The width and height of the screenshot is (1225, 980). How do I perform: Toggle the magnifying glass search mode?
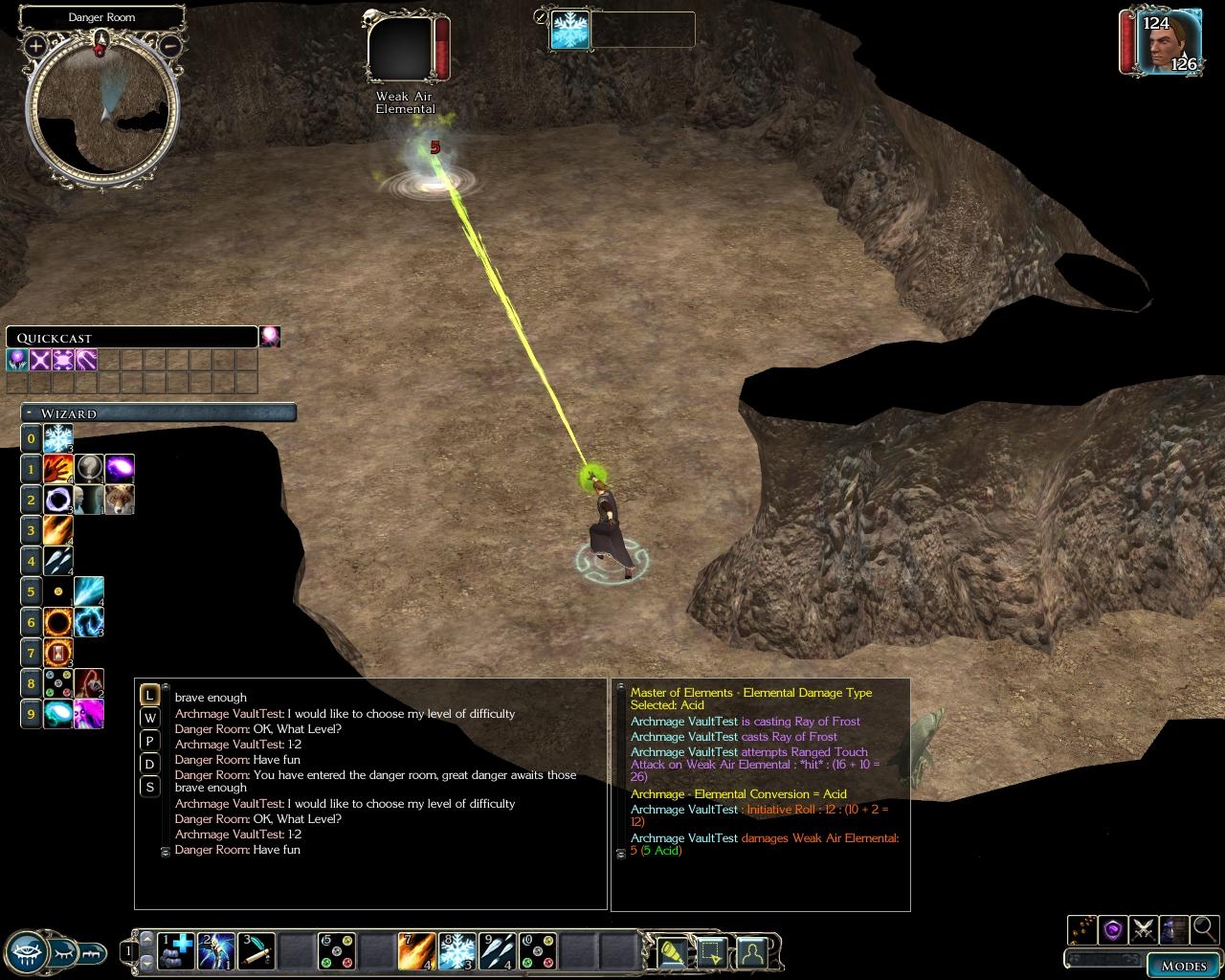pos(1204,928)
